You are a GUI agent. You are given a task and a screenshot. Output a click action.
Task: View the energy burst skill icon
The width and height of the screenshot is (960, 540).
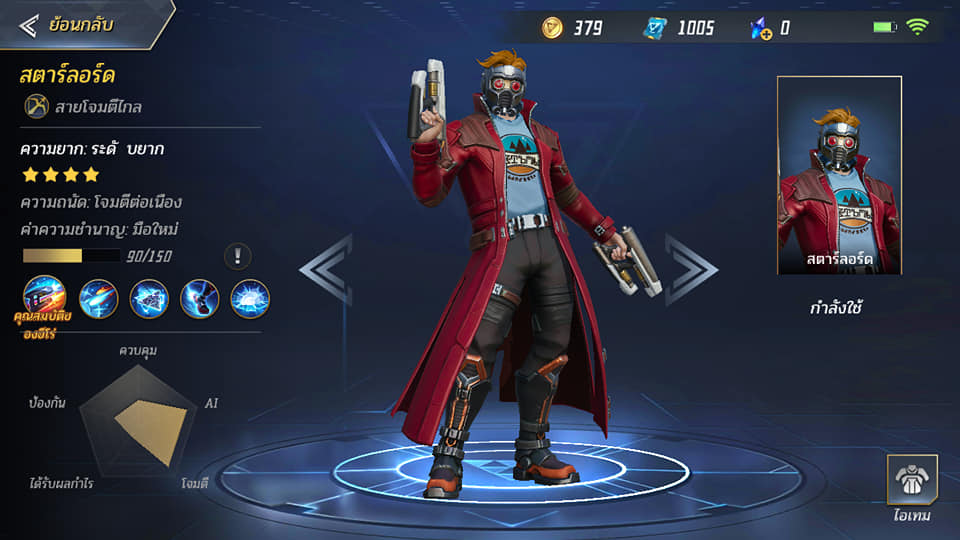pyautogui.click(x=250, y=298)
